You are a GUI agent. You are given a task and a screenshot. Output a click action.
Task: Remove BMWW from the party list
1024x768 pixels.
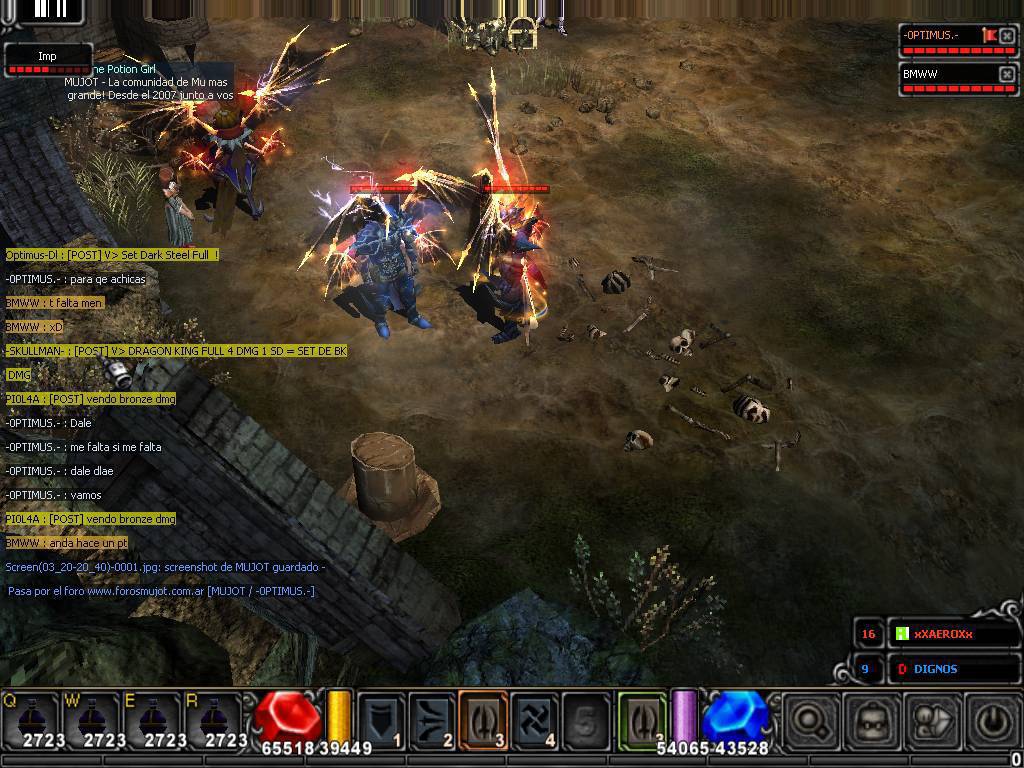click(x=1007, y=75)
